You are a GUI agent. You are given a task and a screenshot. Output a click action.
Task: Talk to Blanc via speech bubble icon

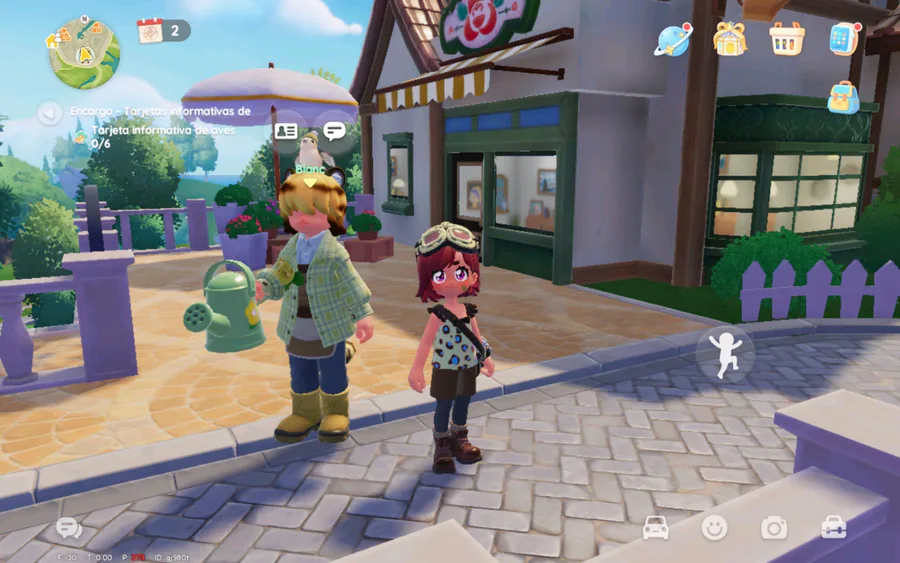tap(334, 131)
